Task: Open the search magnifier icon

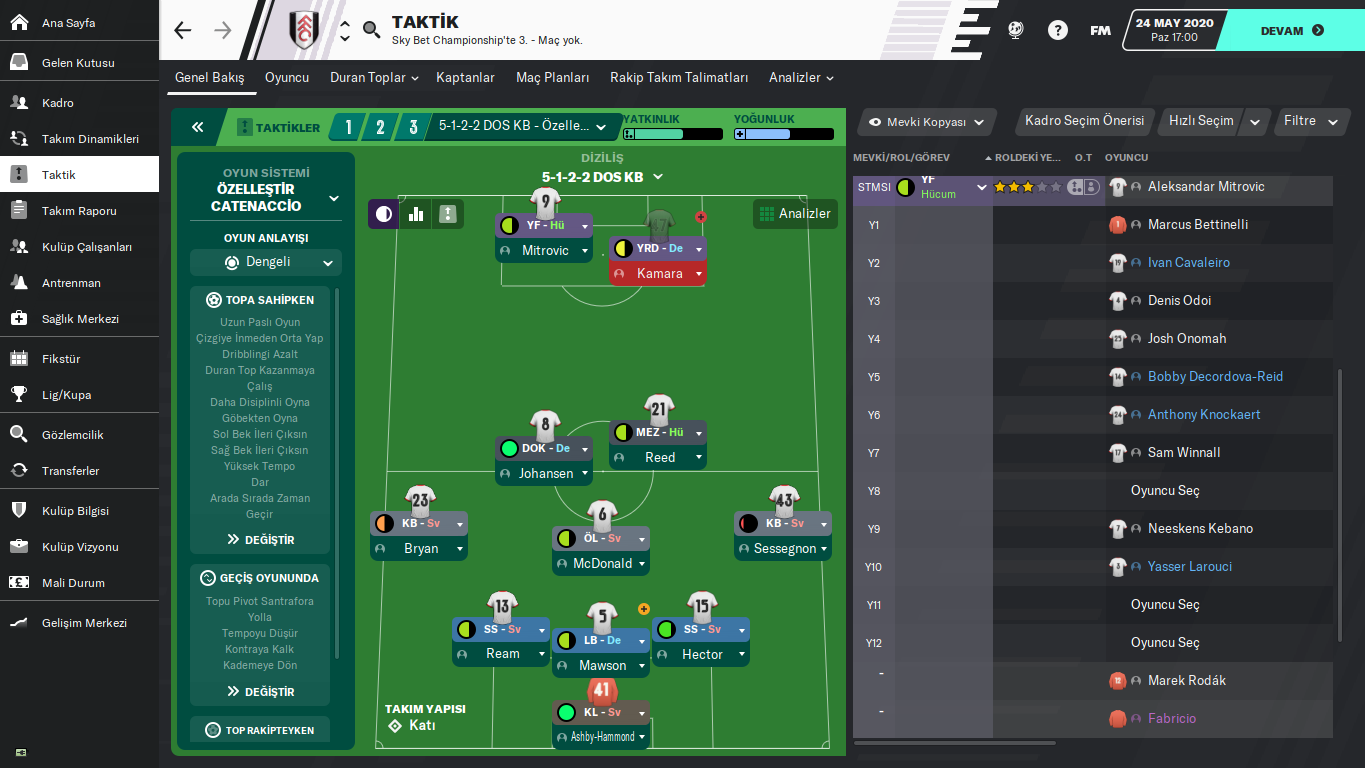Action: pos(372,30)
